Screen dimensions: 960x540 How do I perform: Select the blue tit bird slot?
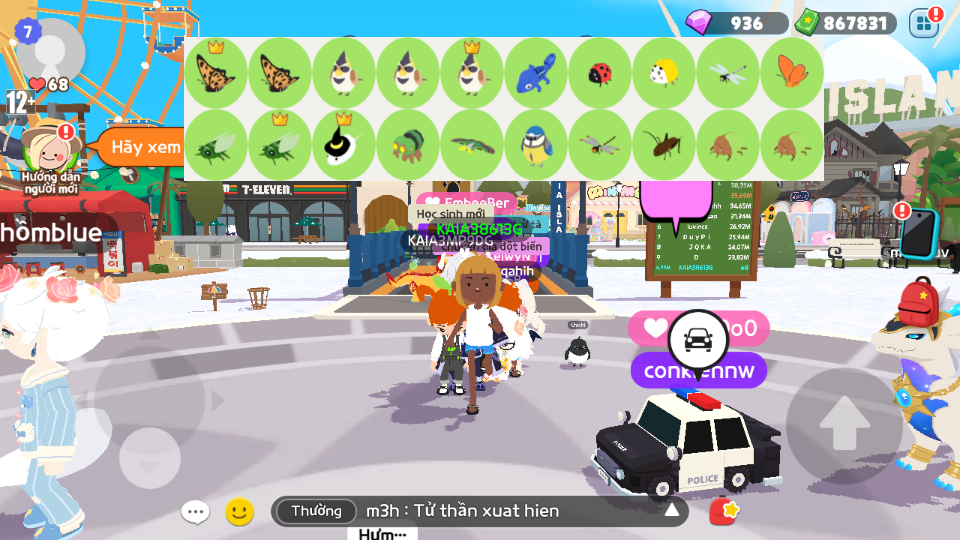pos(536,146)
